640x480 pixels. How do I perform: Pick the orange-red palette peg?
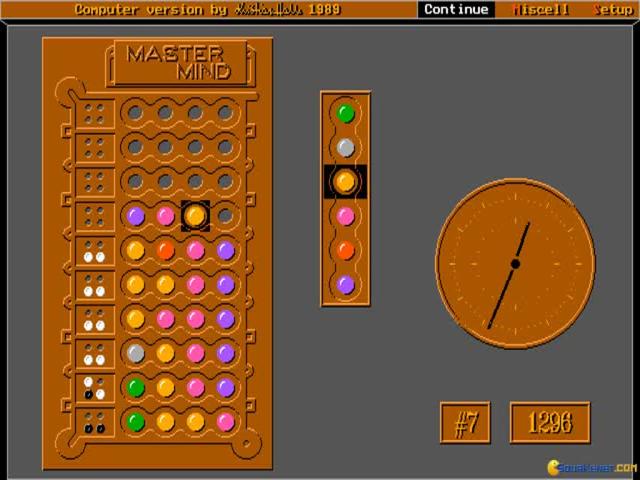(x=346, y=250)
